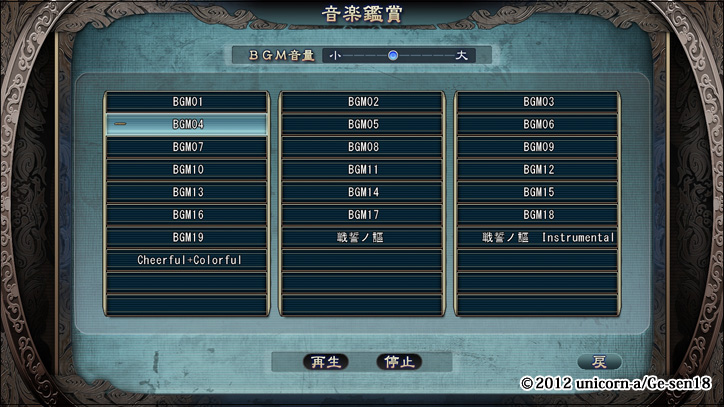Select BGM02 from the music list

coord(362,102)
